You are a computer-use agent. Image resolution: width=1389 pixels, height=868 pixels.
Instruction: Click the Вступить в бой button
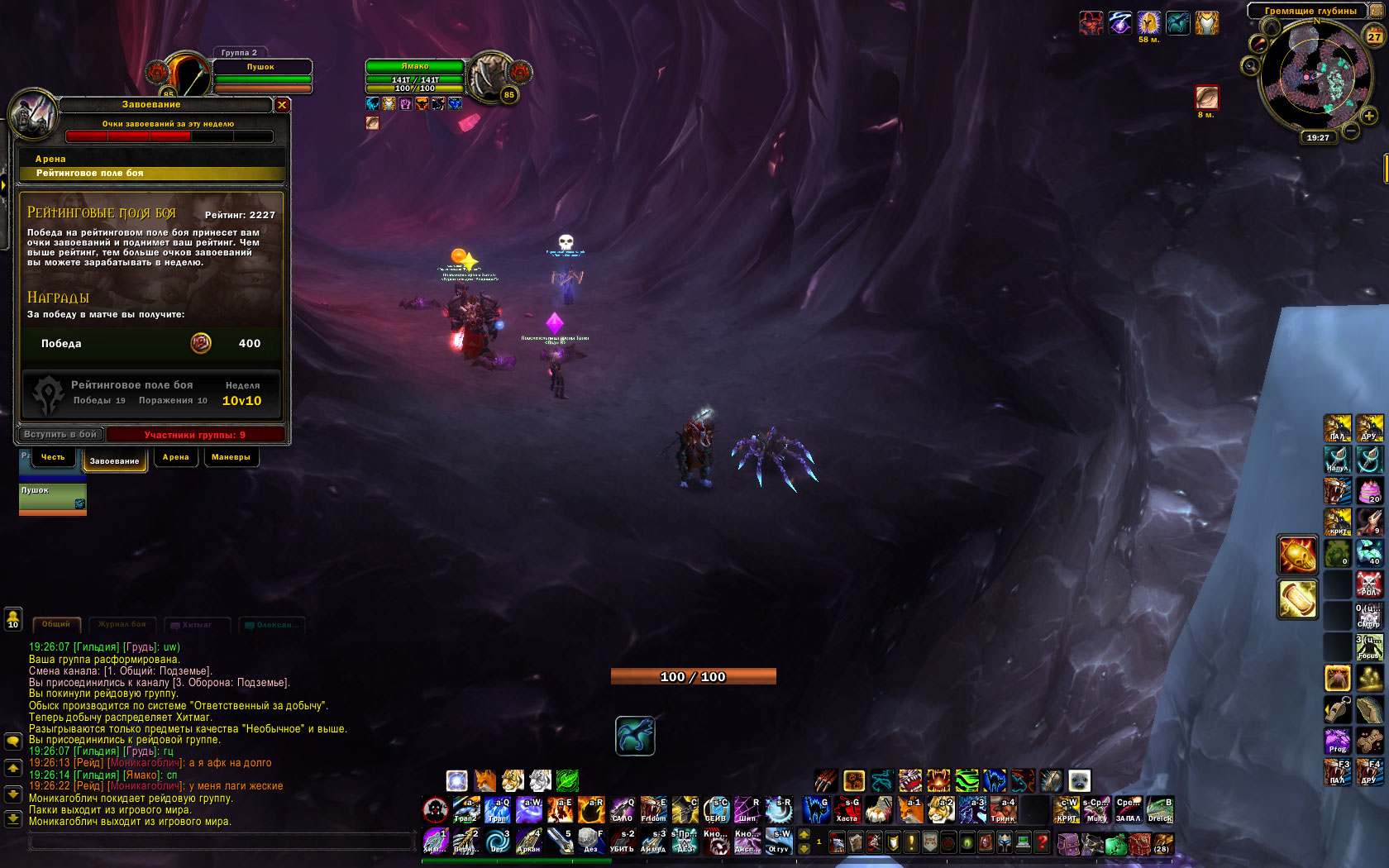60,434
